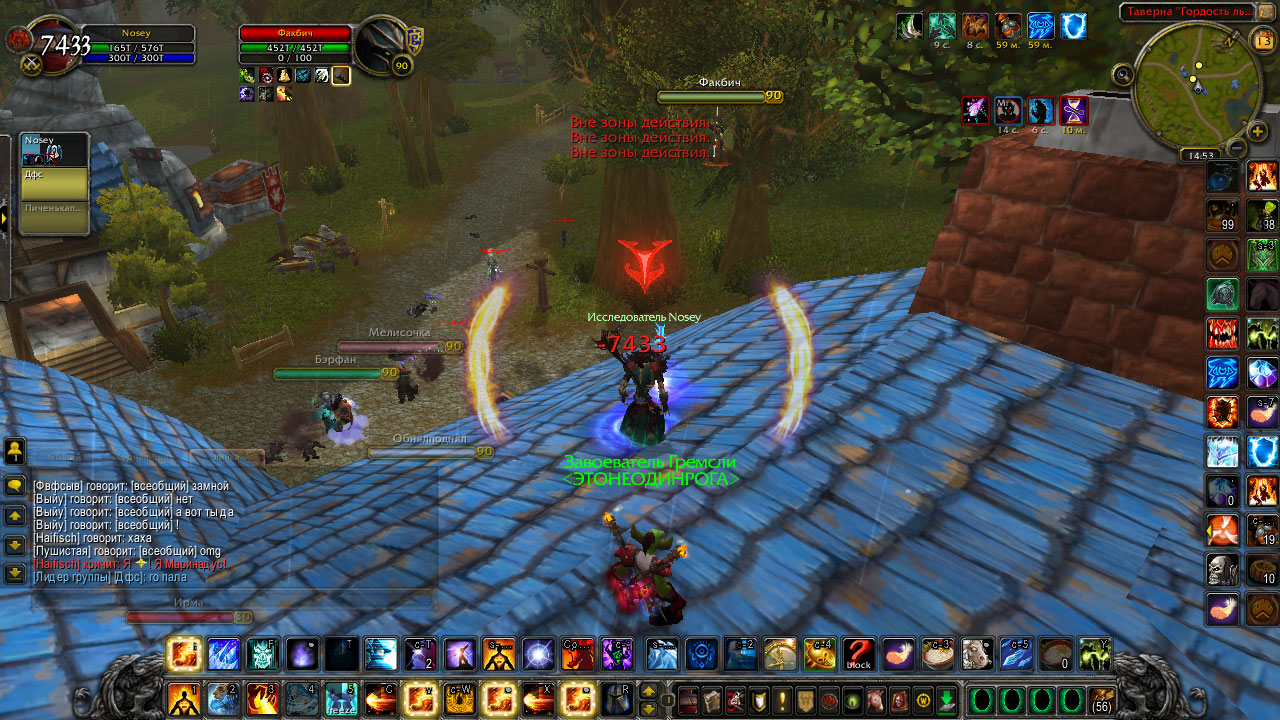
Task: Toggle the minimap tracking magnifier button
Action: [1123, 75]
